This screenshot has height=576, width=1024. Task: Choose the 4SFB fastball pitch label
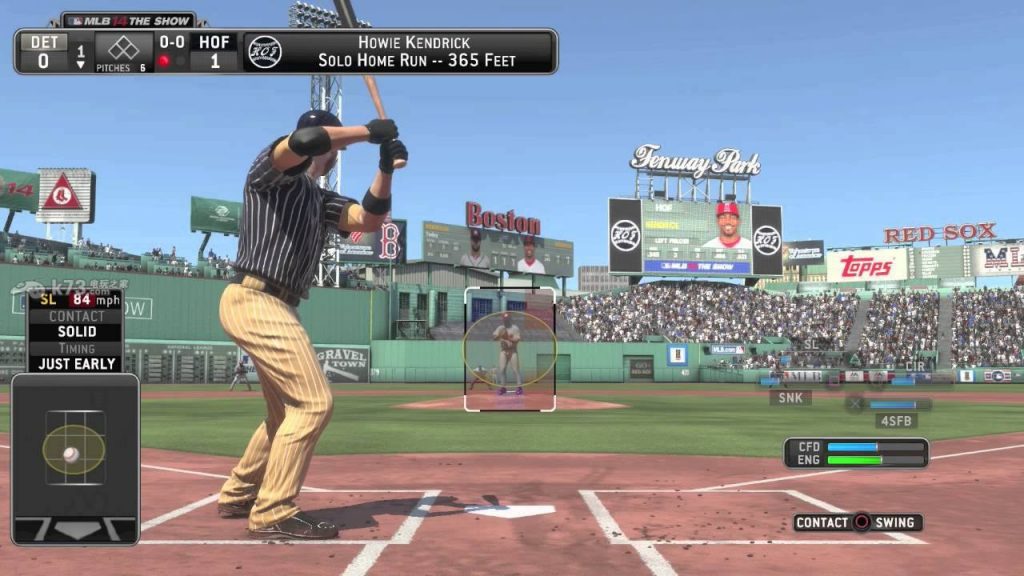coord(896,421)
